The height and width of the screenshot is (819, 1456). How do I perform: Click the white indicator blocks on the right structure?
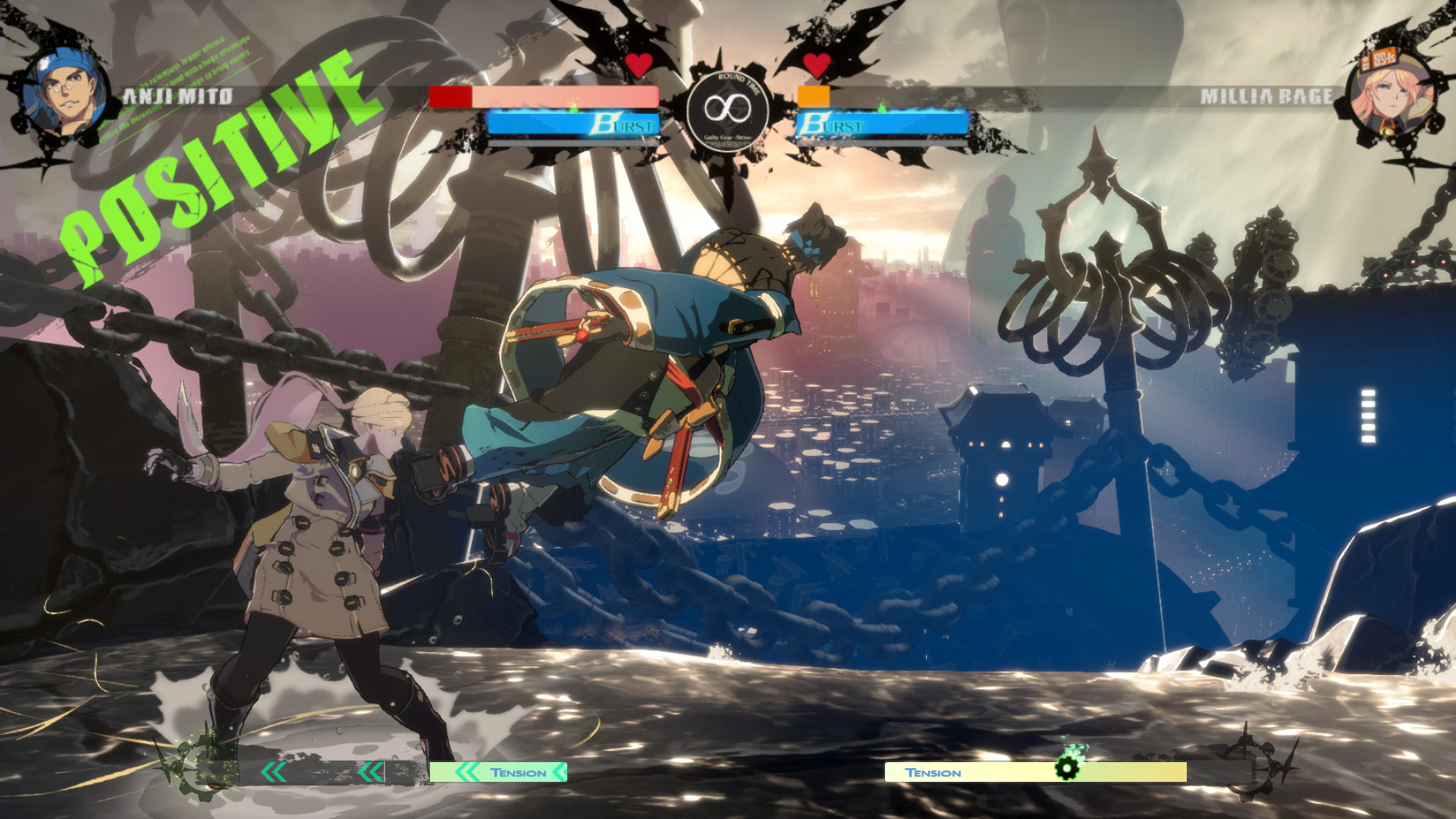(x=1370, y=415)
